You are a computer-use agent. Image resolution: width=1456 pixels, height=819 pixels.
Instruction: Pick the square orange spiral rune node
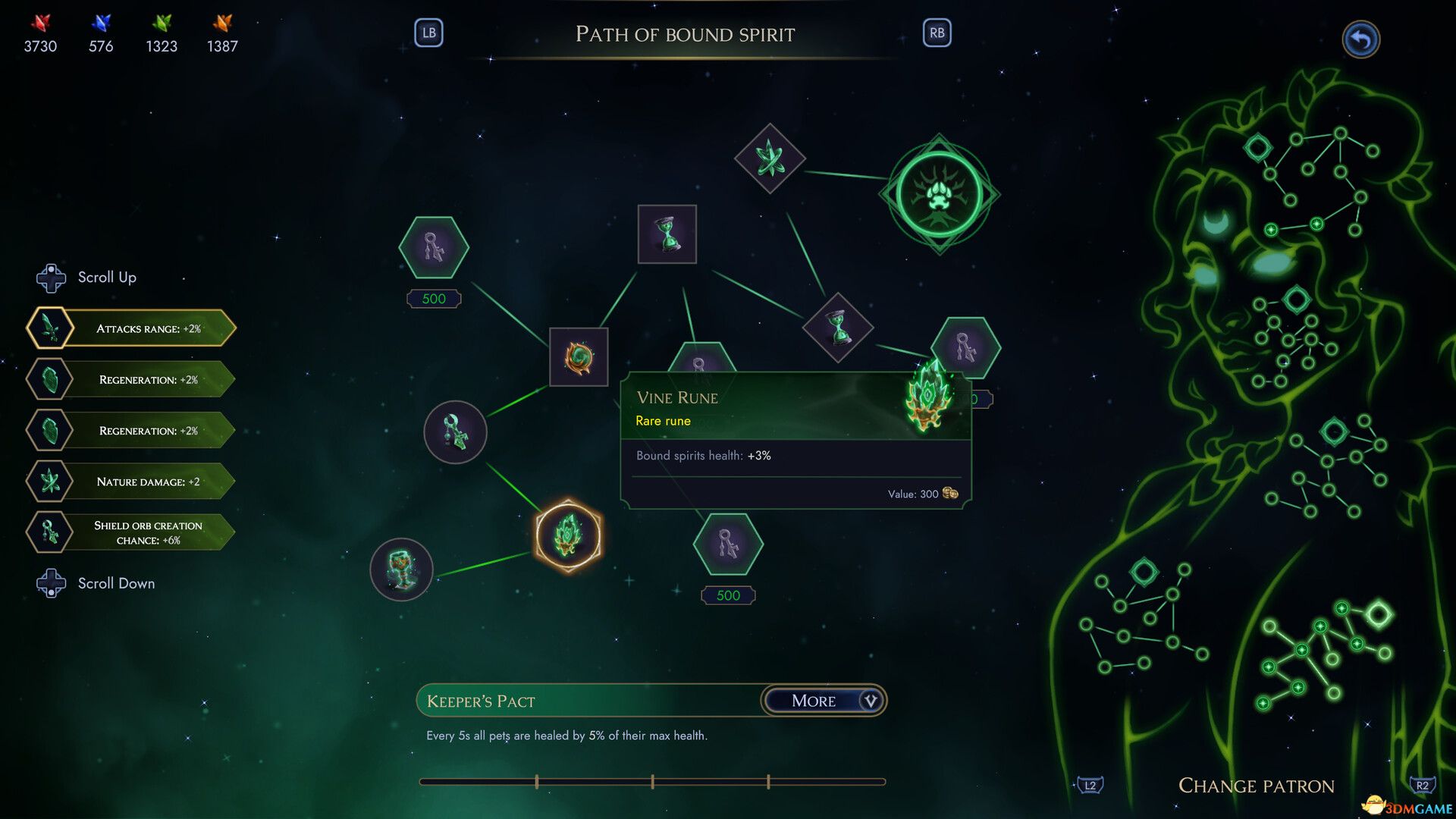pos(578,356)
